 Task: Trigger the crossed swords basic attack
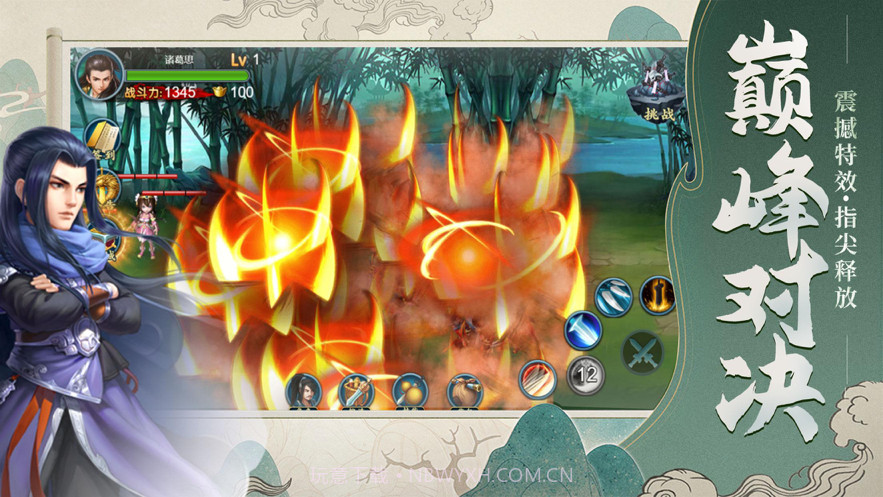(641, 352)
